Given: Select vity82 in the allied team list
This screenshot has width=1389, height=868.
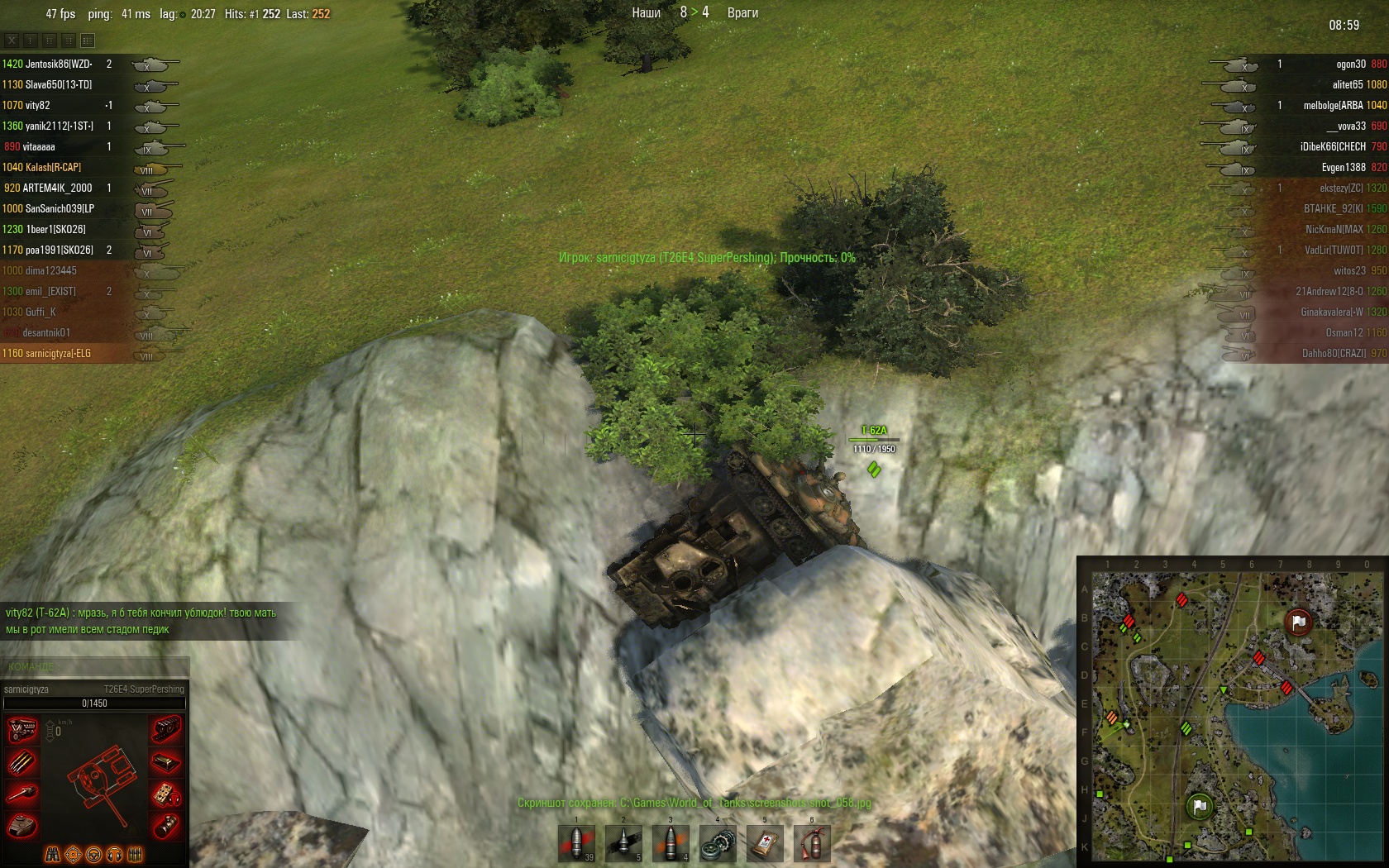Looking at the screenshot, I should pos(37,105).
